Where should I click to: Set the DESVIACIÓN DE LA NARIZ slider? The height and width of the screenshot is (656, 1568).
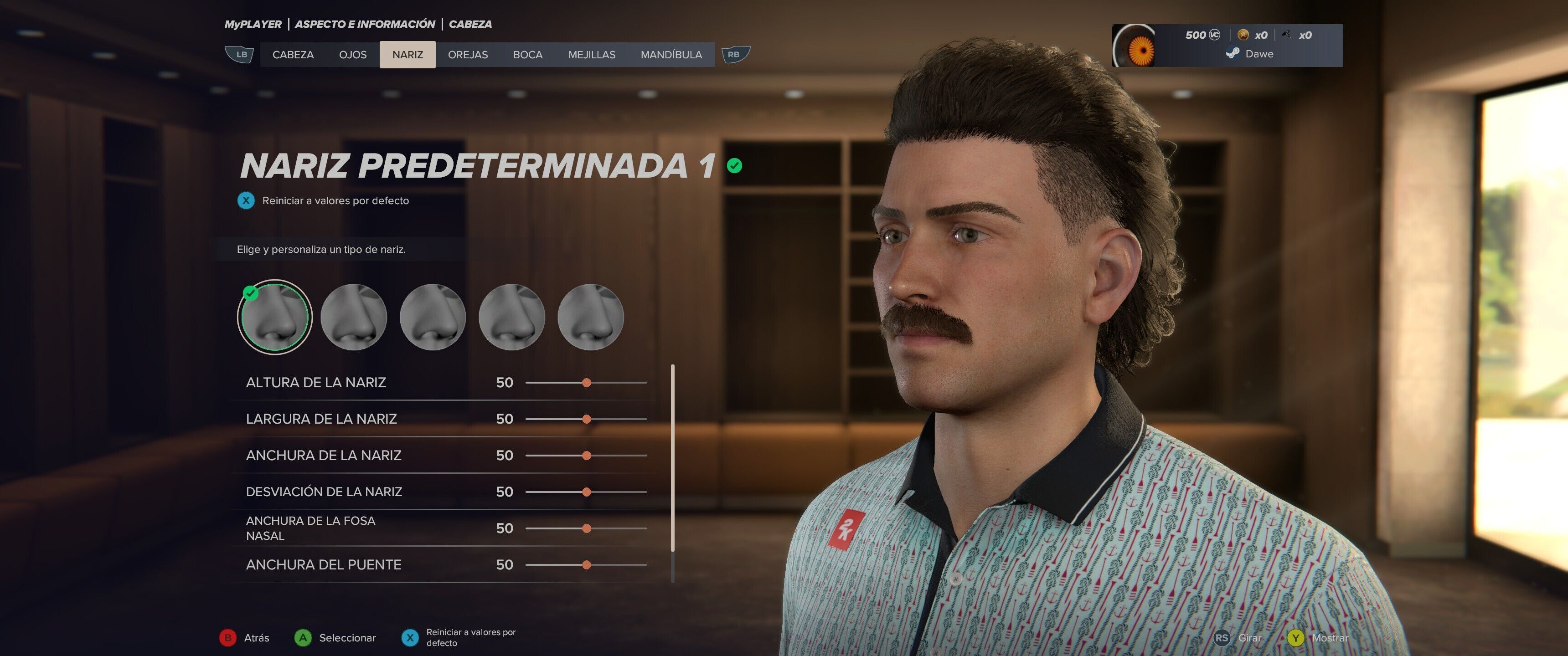(x=586, y=492)
